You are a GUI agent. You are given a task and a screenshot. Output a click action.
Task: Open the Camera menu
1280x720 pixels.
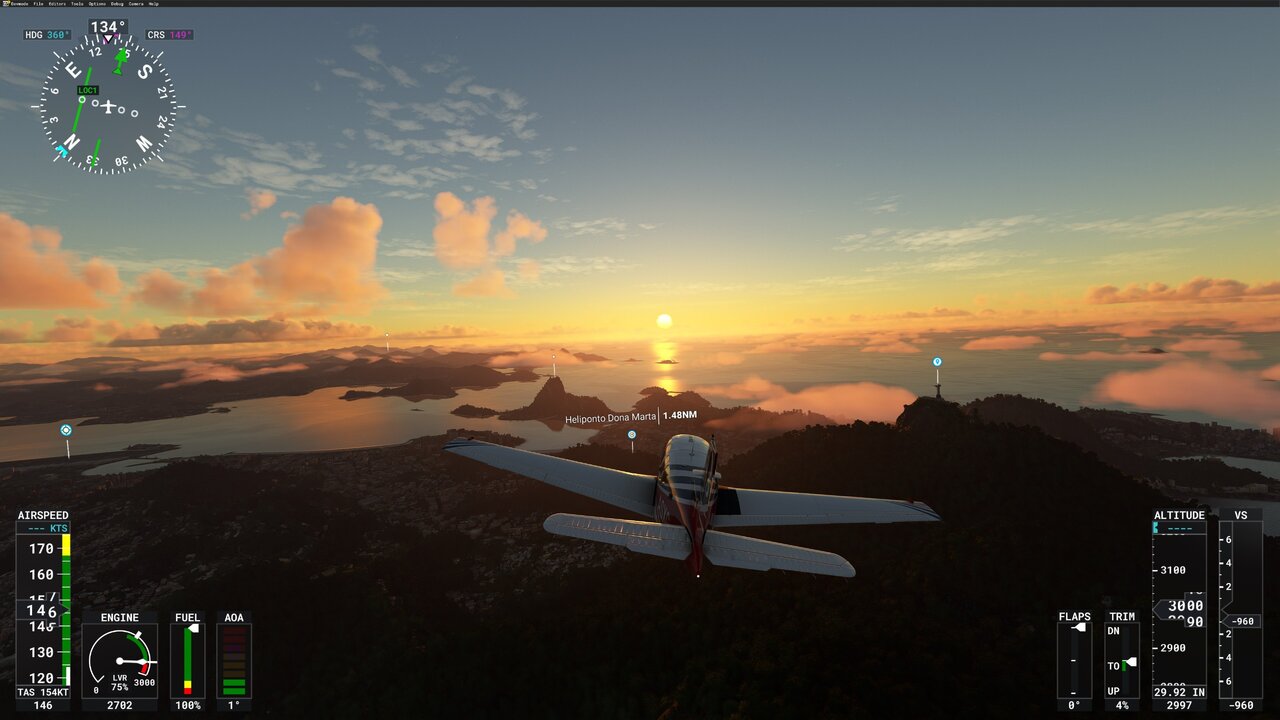(x=135, y=3)
